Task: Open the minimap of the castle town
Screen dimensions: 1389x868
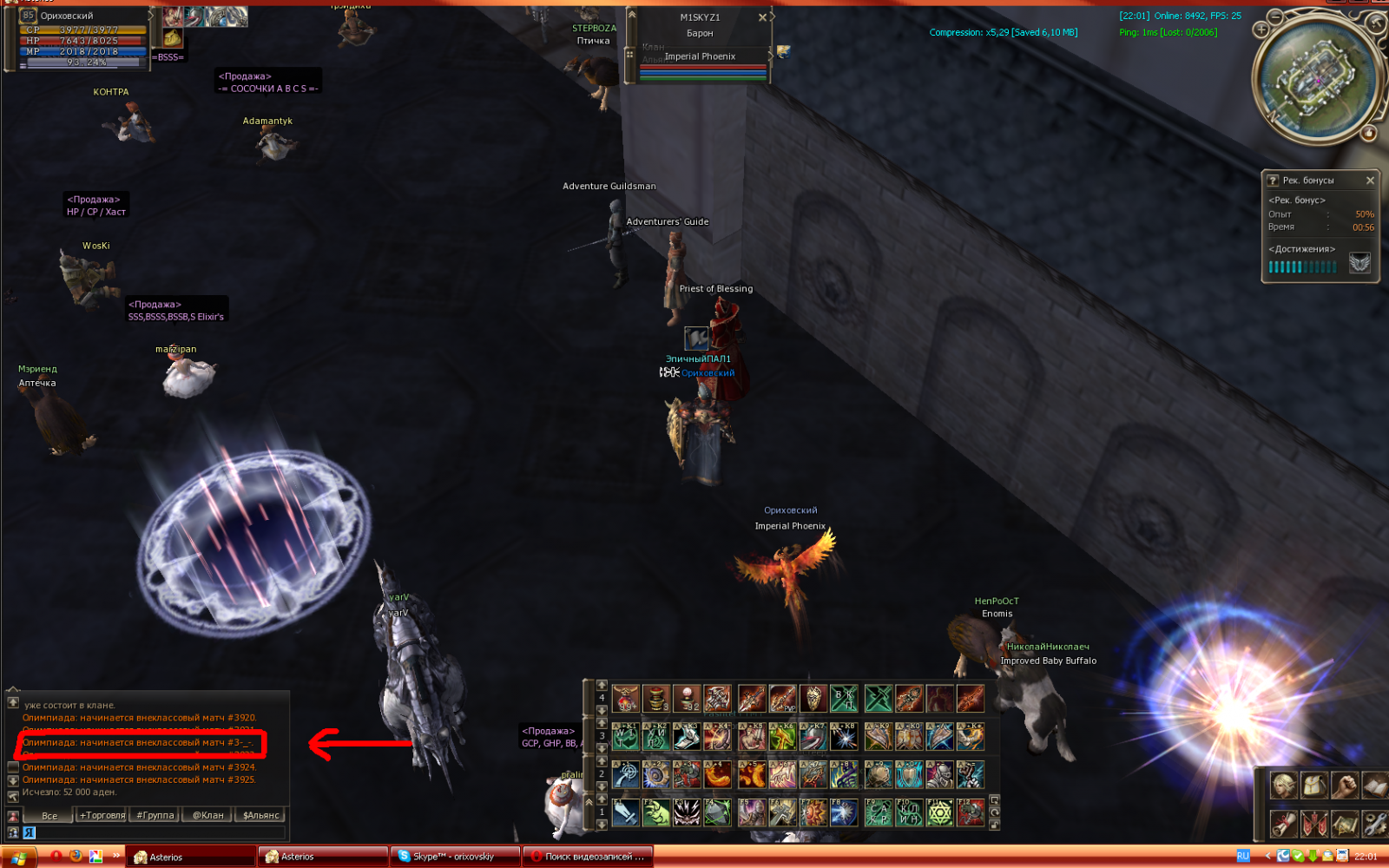Action: click(1318, 79)
